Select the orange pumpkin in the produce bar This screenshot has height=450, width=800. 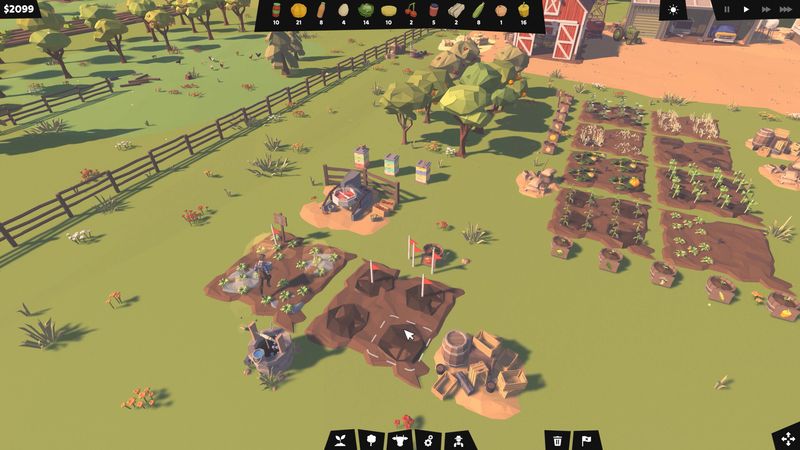298,10
